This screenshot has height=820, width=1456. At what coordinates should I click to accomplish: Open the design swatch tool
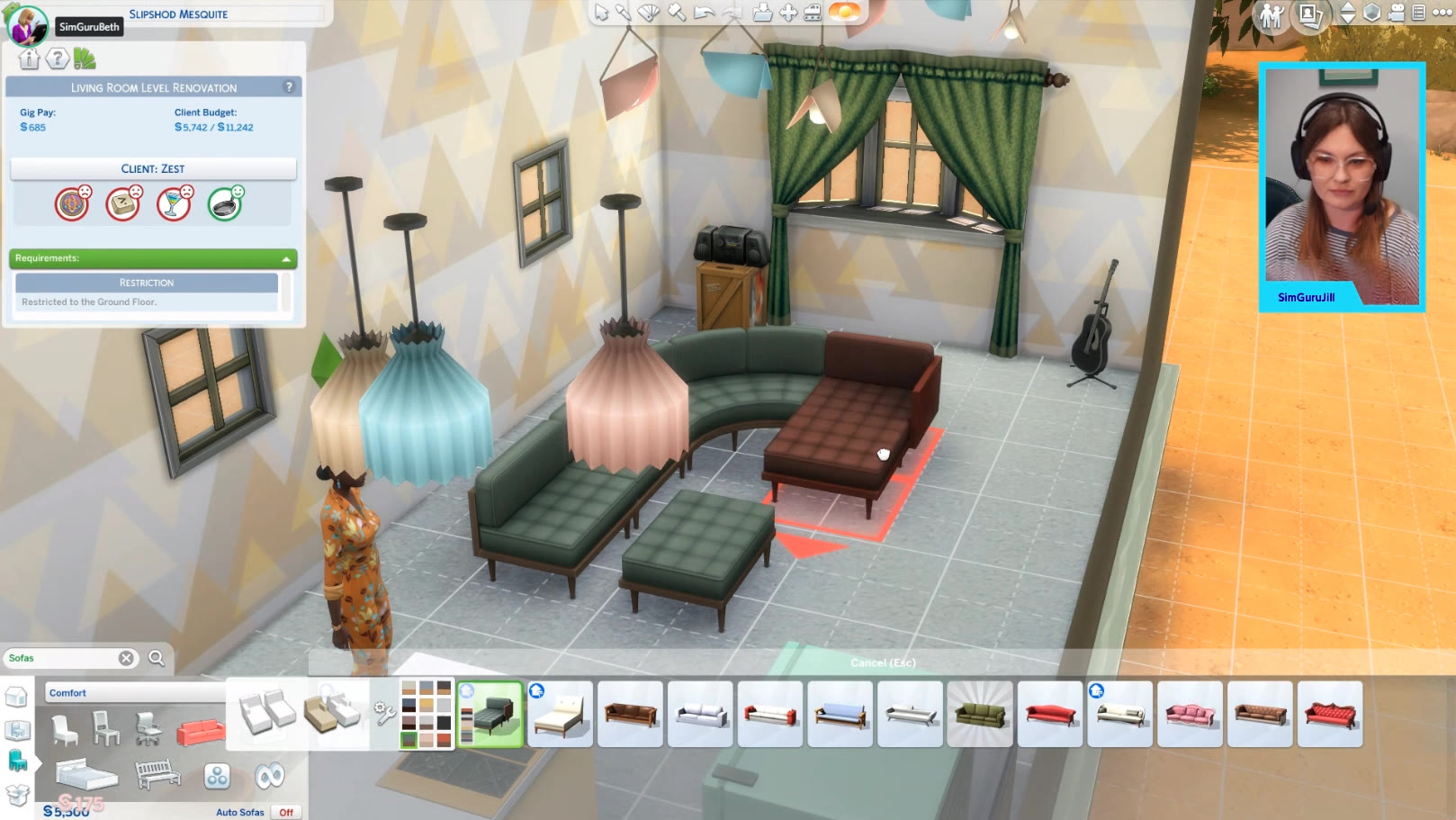coord(649,13)
